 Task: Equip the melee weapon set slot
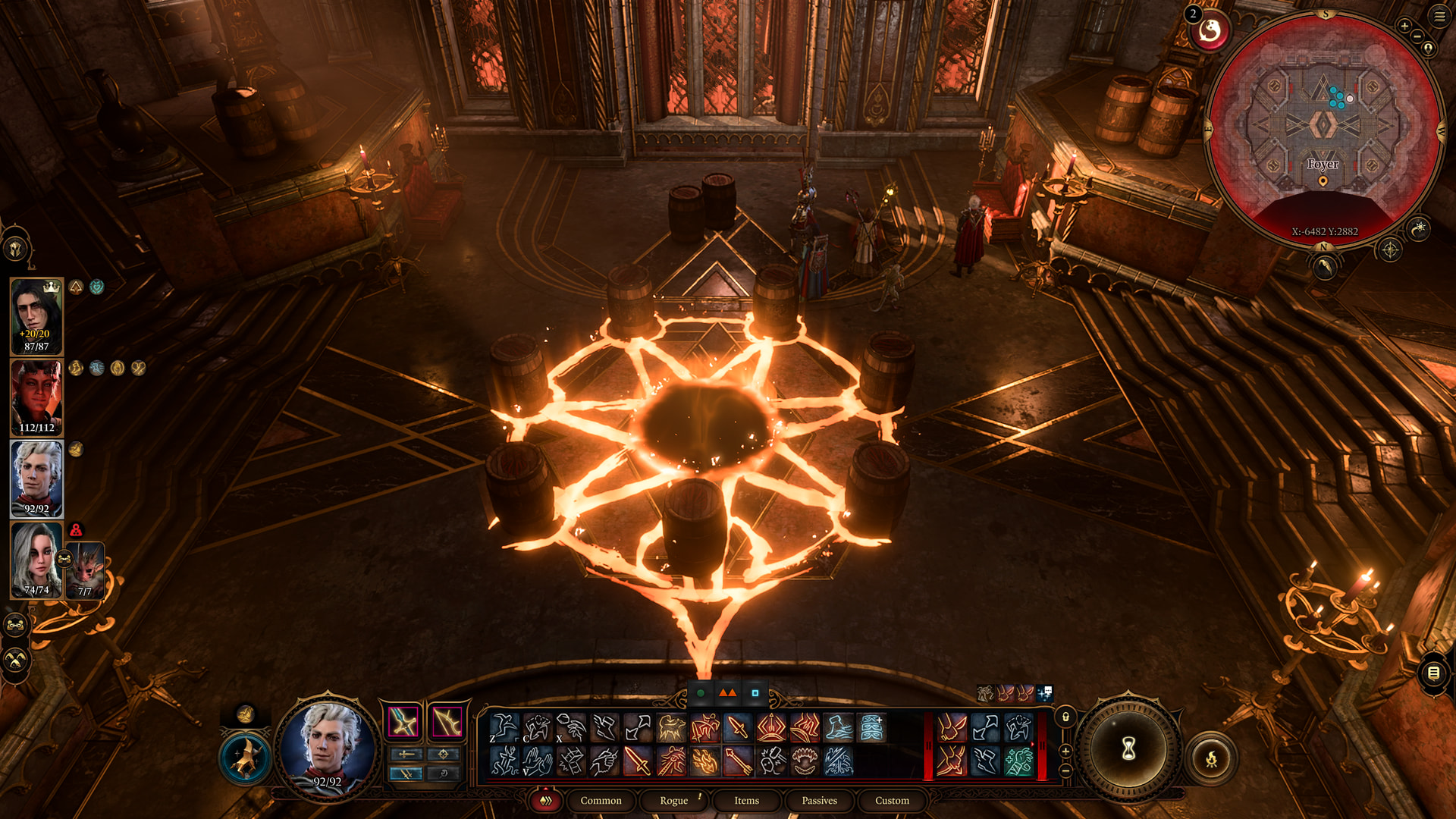tap(403, 722)
